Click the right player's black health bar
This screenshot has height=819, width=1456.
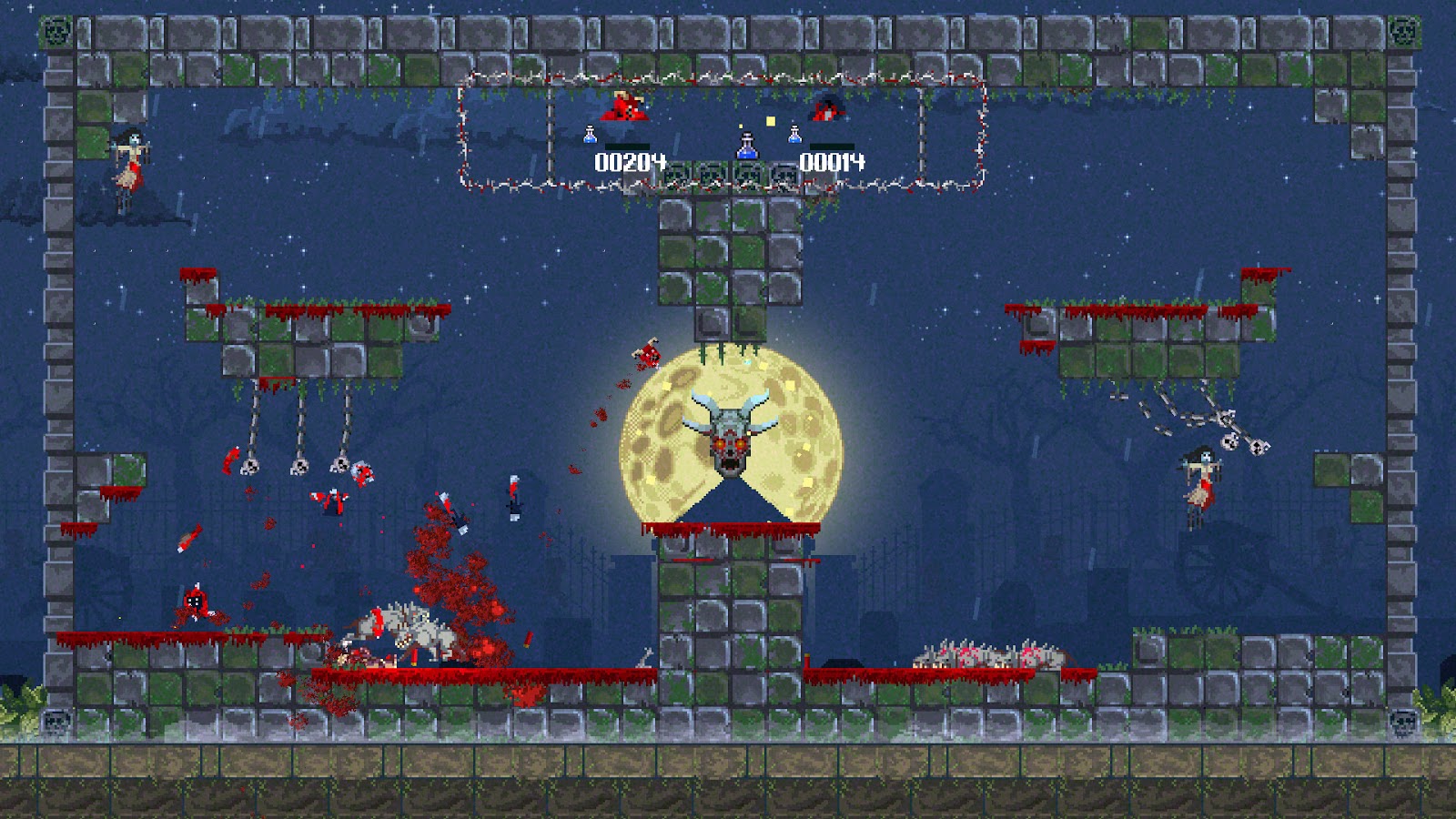832,147
